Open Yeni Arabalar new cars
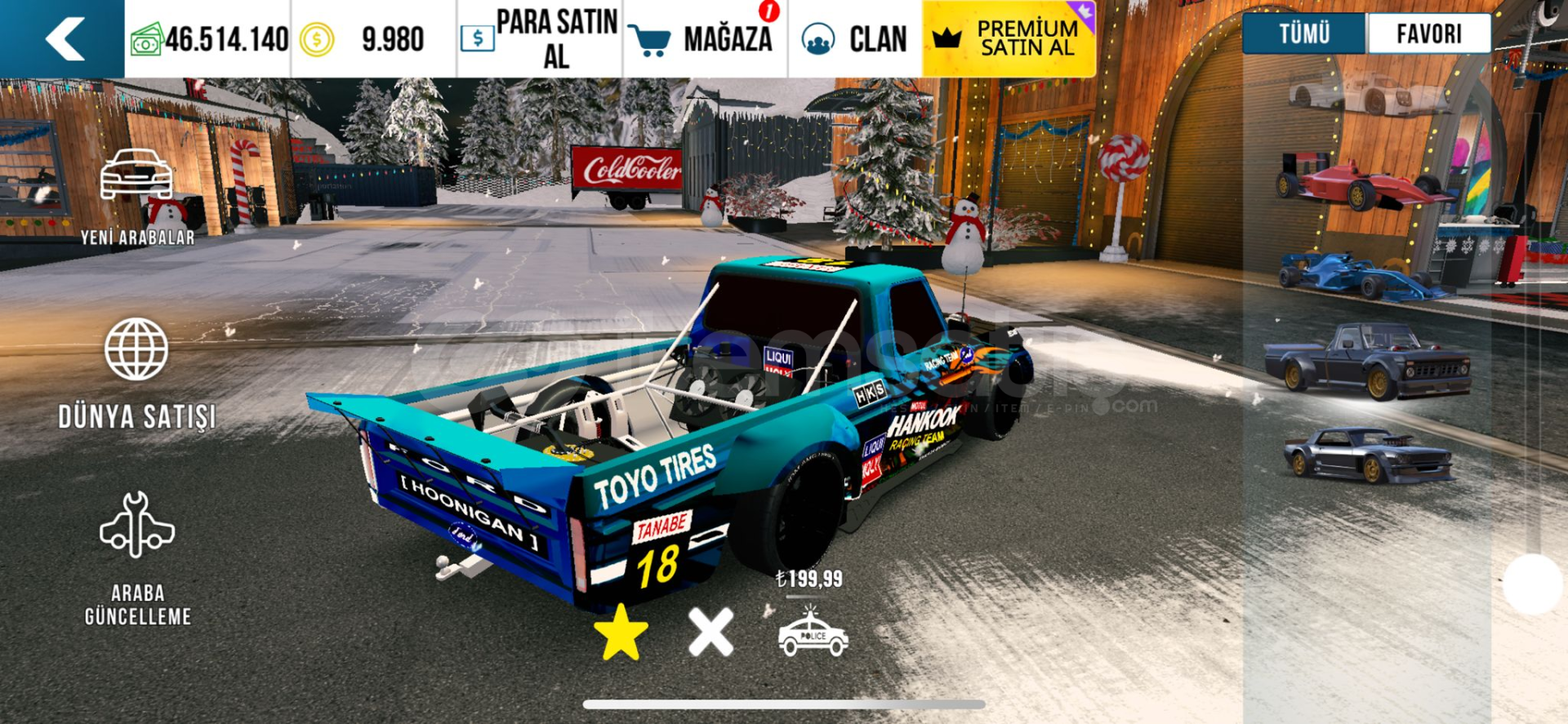The image size is (1568, 724). pos(137,197)
